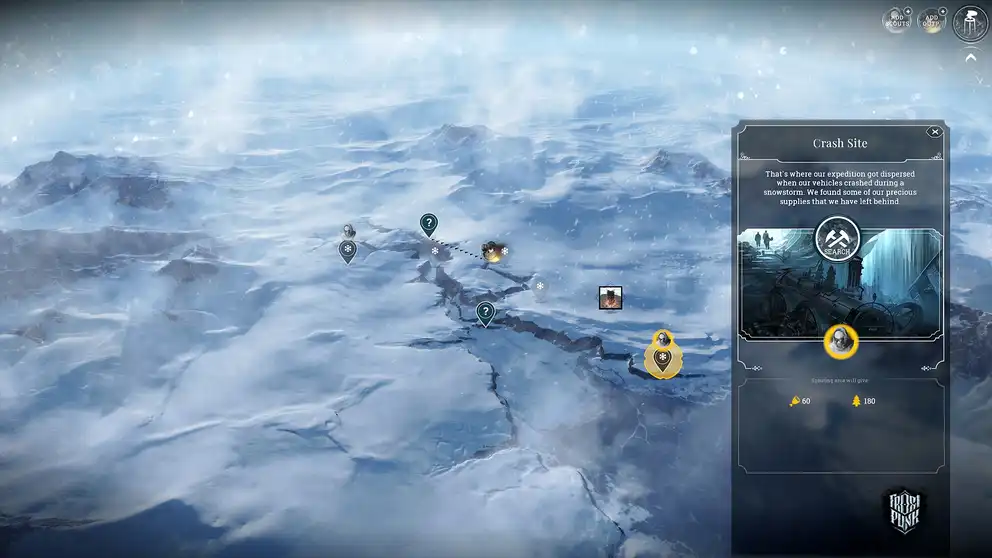Viewport: 992px width, 558px height.
Task: Select the glowing scout team moving along the route
Action: 491,251
